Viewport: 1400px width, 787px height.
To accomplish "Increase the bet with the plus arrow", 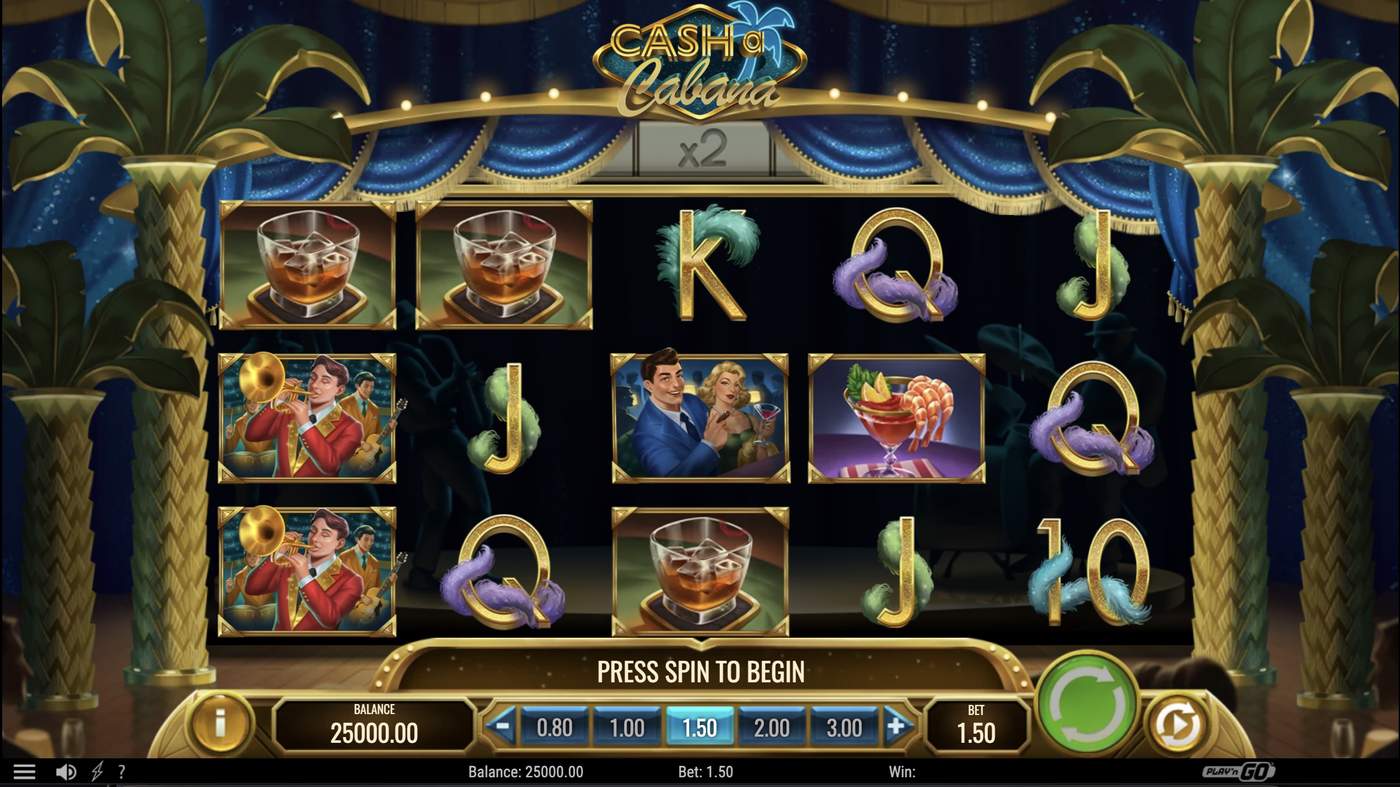I will coord(899,727).
